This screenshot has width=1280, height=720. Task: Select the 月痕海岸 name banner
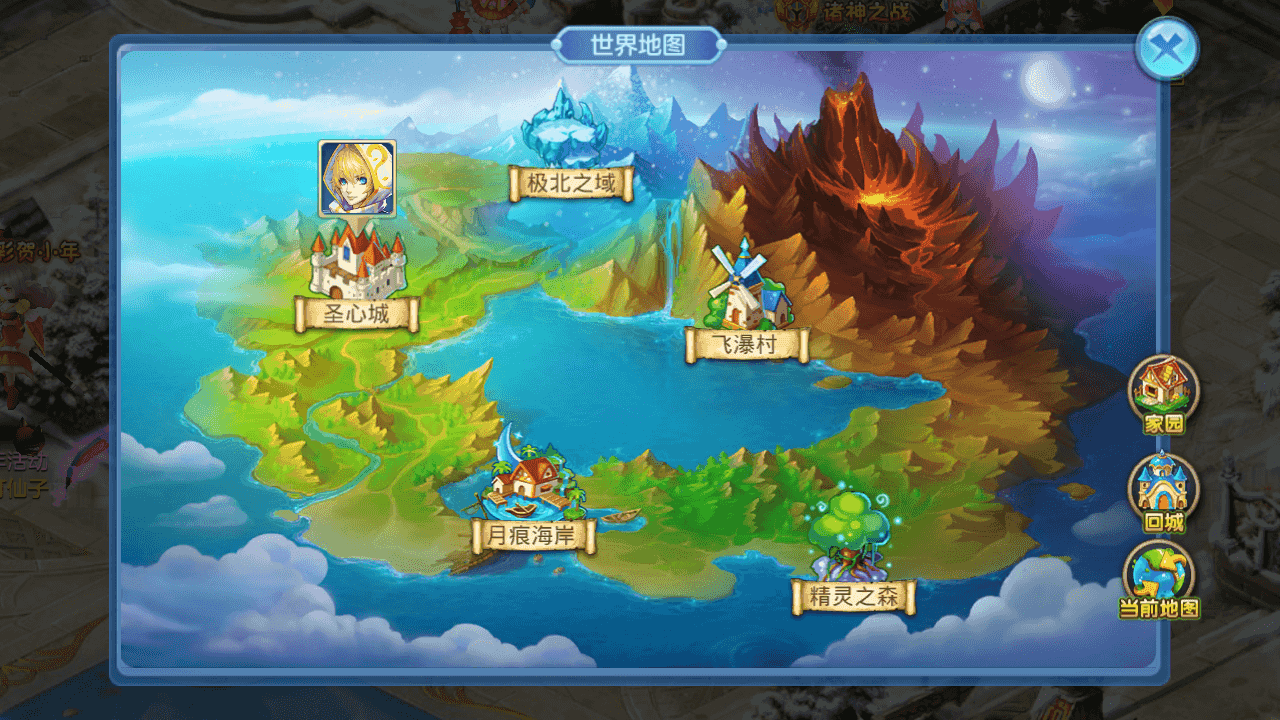click(531, 534)
